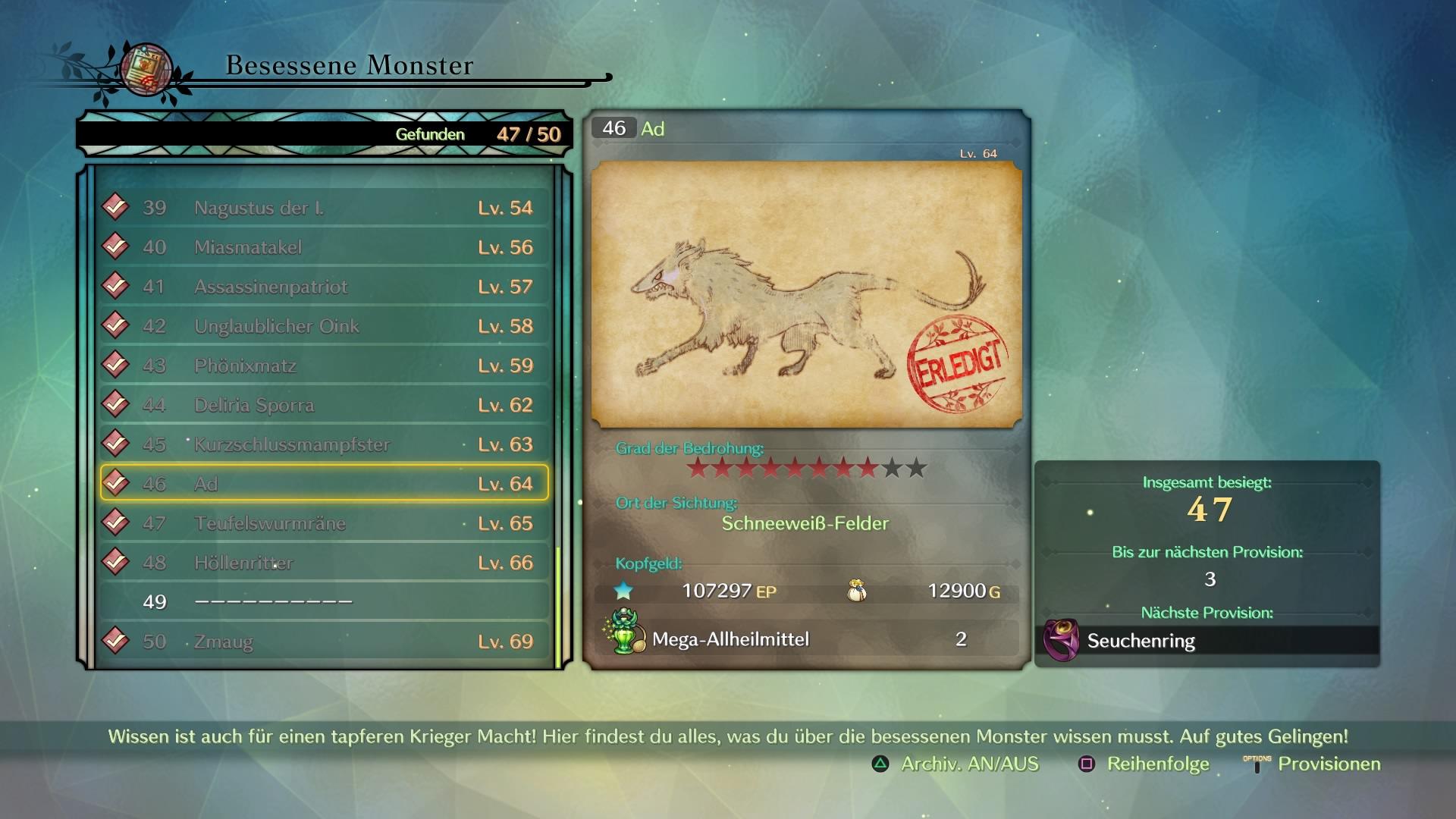The height and width of the screenshot is (819, 1456).
Task: Show the Phönixmatz monster details
Action: coord(324,366)
